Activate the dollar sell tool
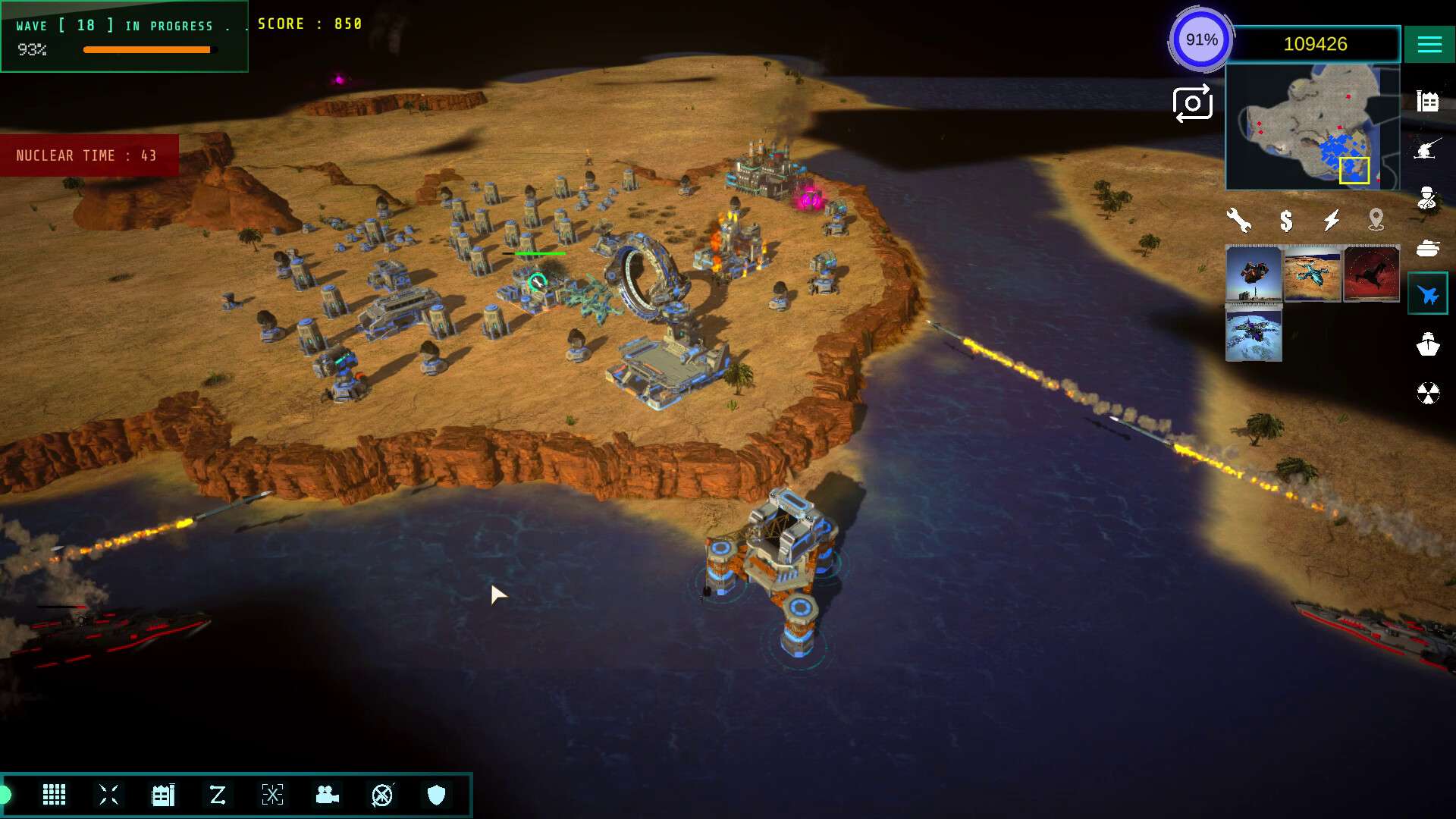This screenshot has width=1456, height=819. point(1286,221)
